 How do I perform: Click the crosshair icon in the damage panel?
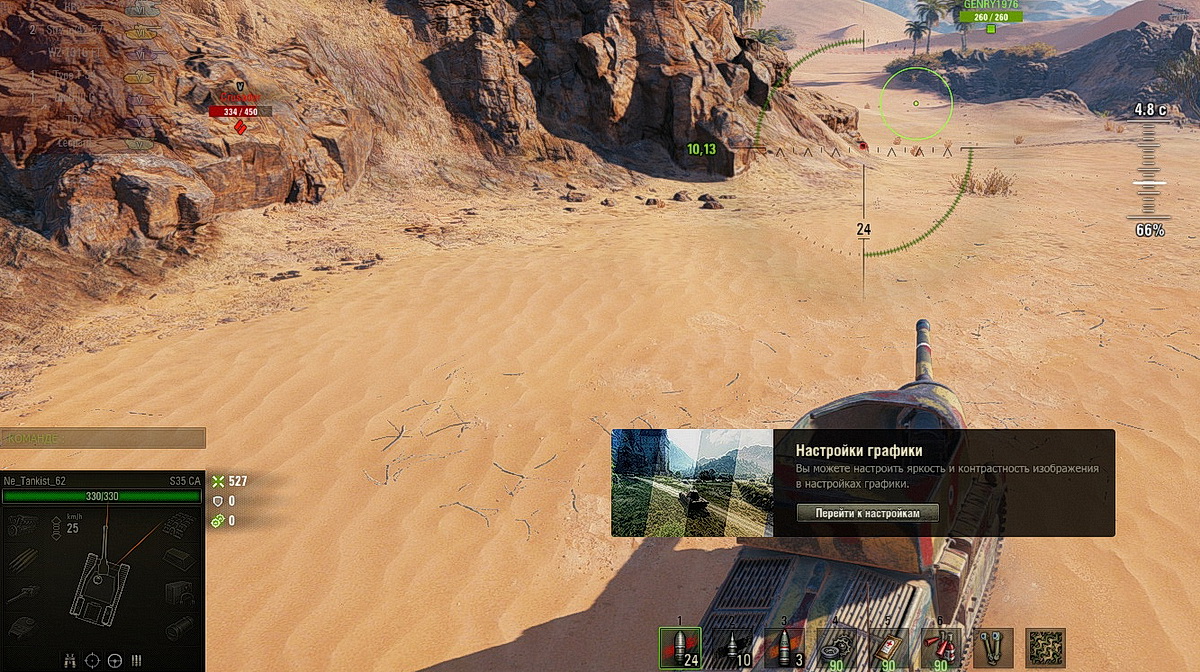point(93,660)
